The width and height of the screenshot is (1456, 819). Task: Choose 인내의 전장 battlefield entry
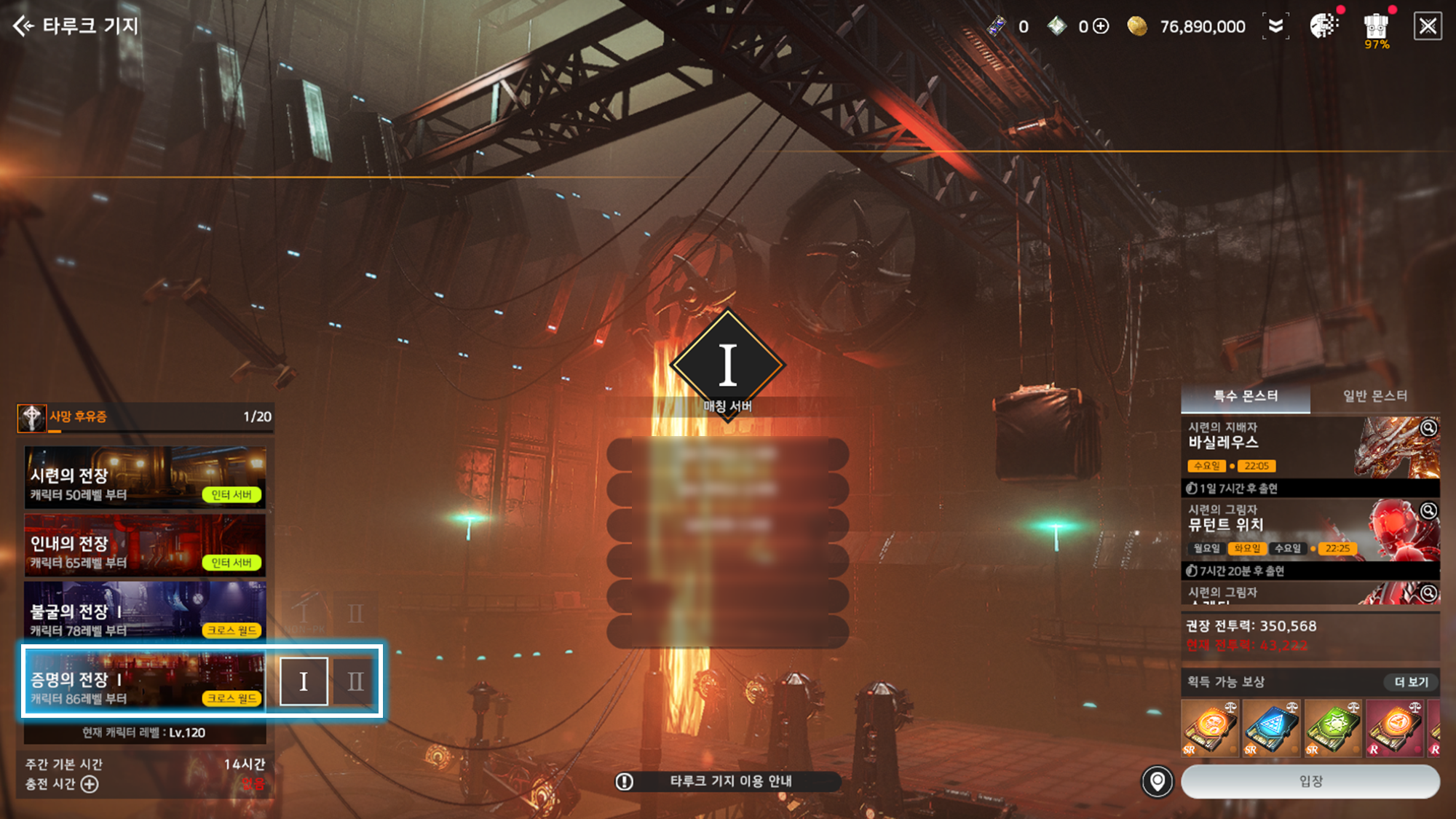point(145,545)
